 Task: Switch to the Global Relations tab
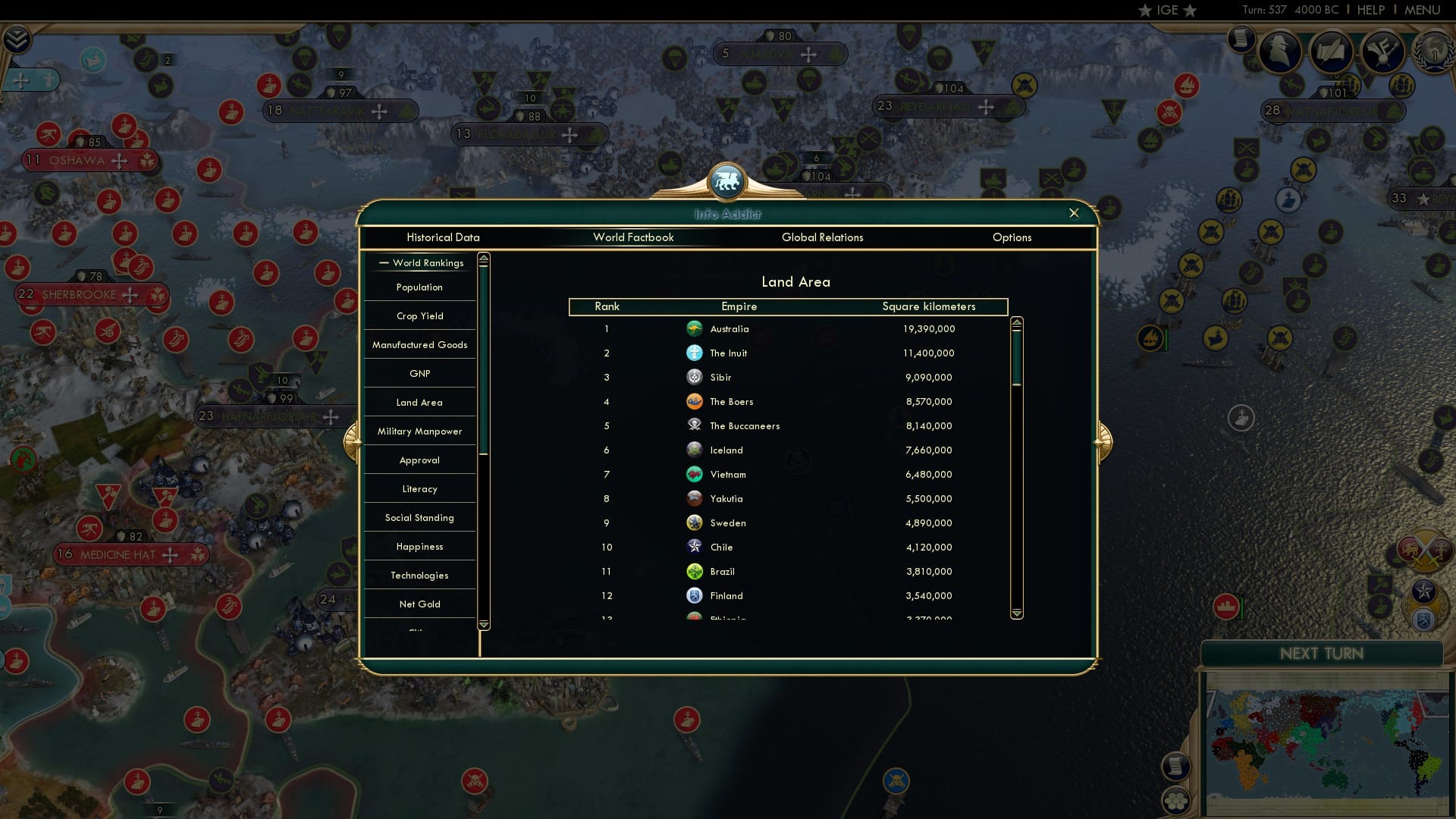coord(824,237)
